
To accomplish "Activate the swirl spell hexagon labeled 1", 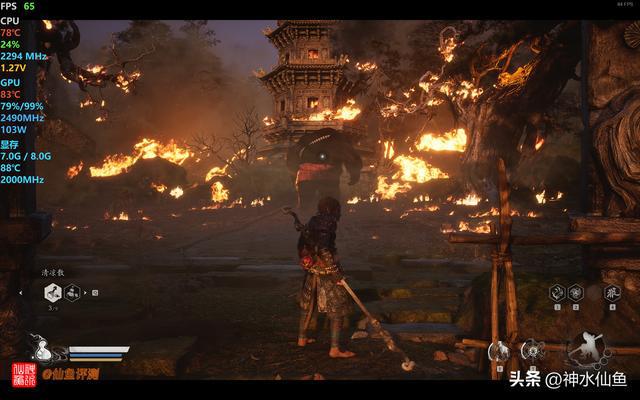I will 556,292.
